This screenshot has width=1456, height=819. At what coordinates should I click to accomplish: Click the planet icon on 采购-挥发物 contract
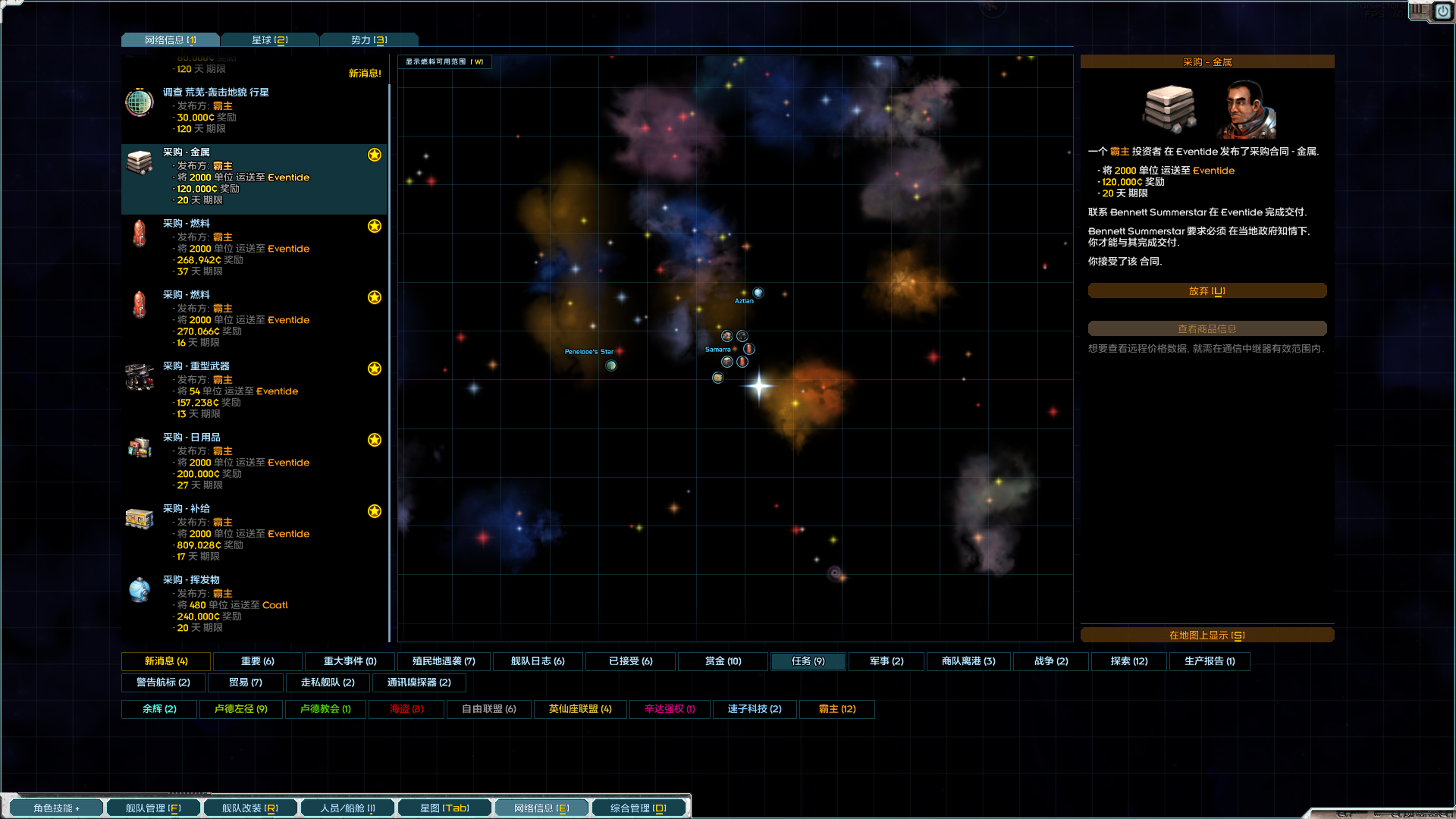point(140,591)
